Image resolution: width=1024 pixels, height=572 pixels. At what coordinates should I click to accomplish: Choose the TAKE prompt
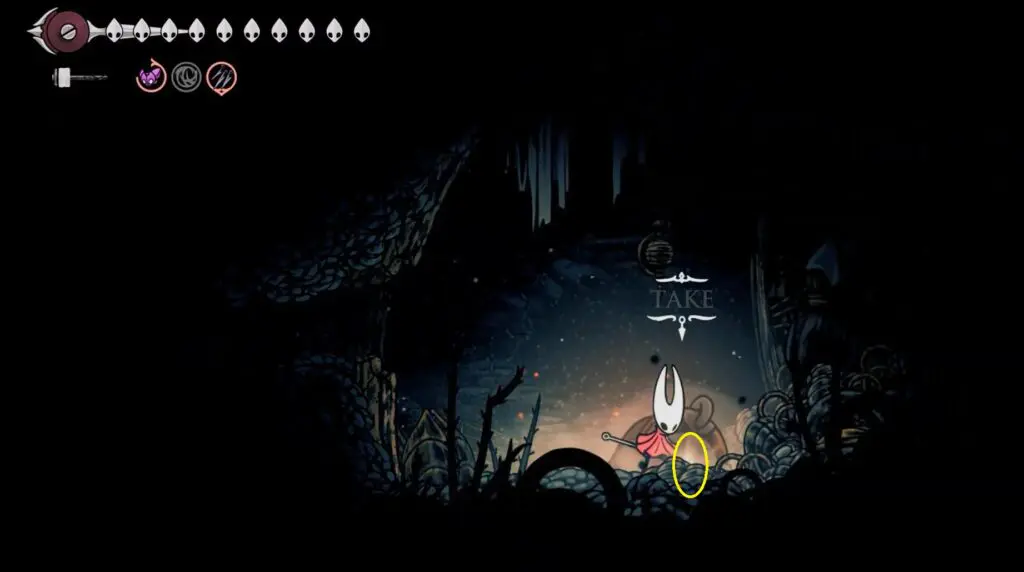click(682, 299)
